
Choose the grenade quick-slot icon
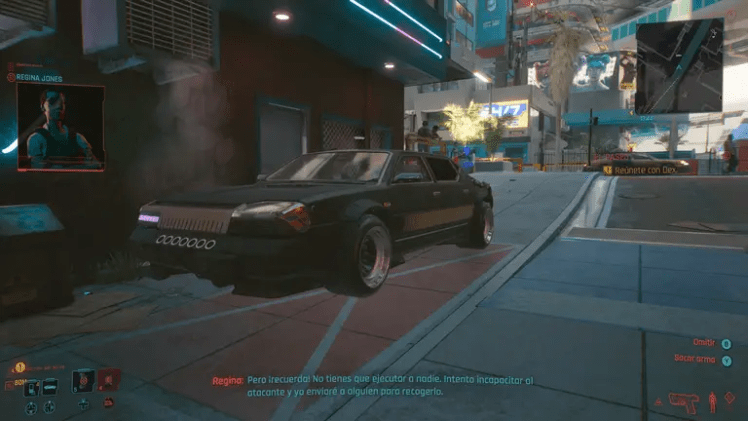click(83, 380)
